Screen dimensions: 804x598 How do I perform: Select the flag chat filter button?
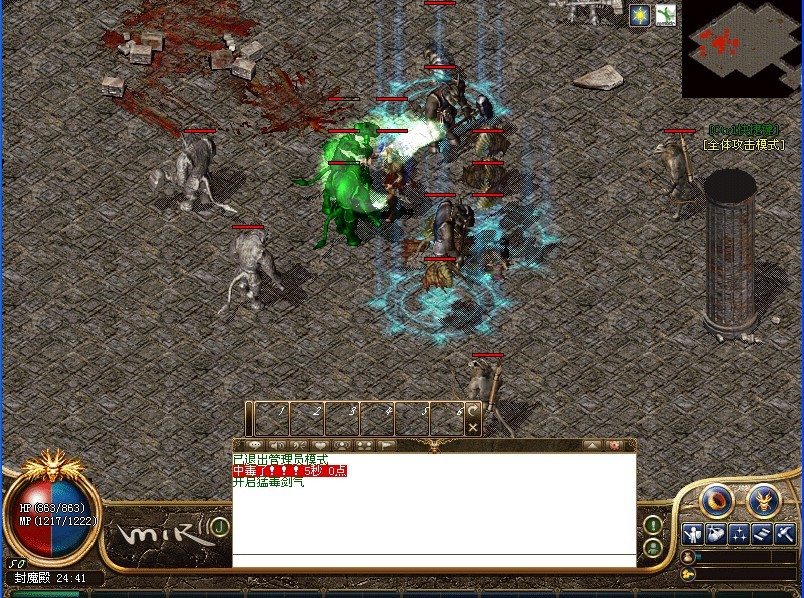(387, 445)
